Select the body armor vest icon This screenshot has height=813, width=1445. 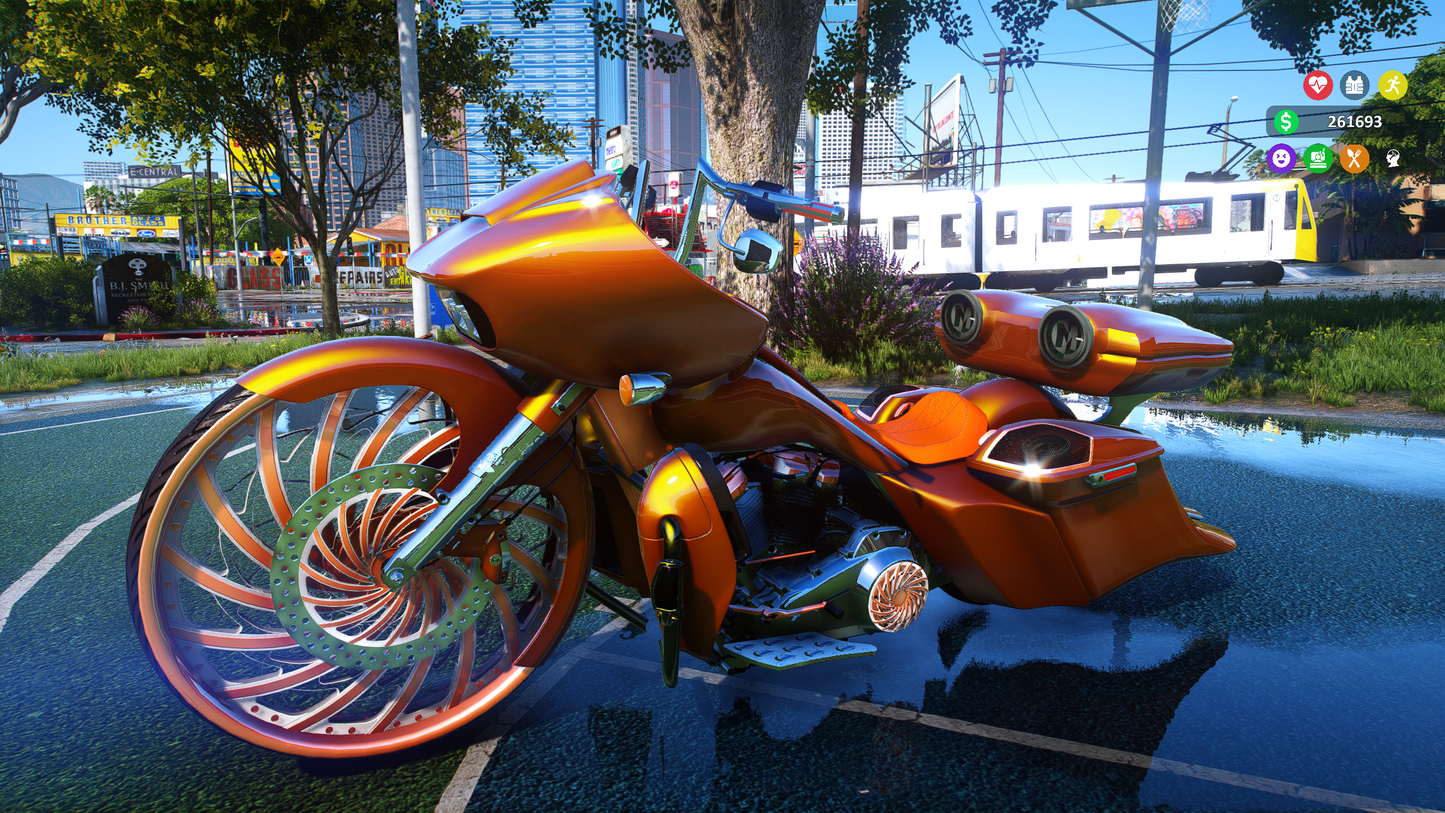1354,85
